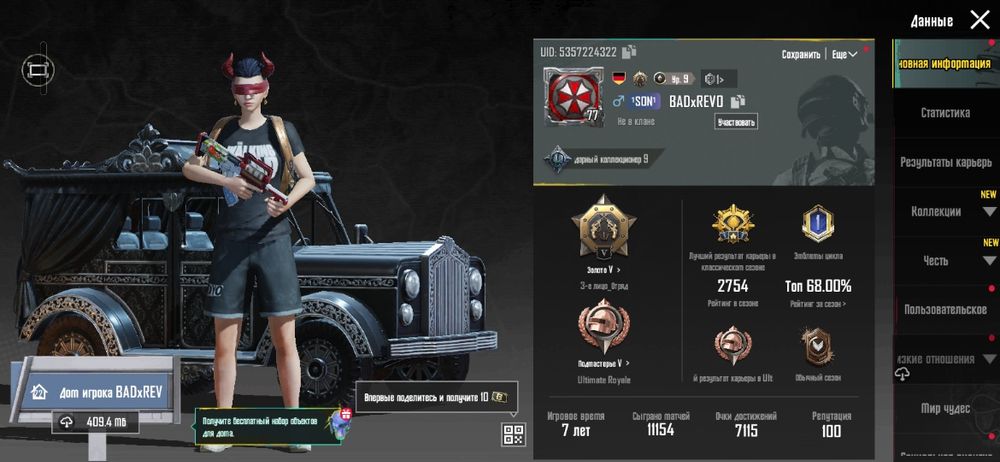View the Подмастерье V Ultimate Royale badge
Image resolution: width=1000 pixels, height=462 pixels.
click(x=602, y=330)
